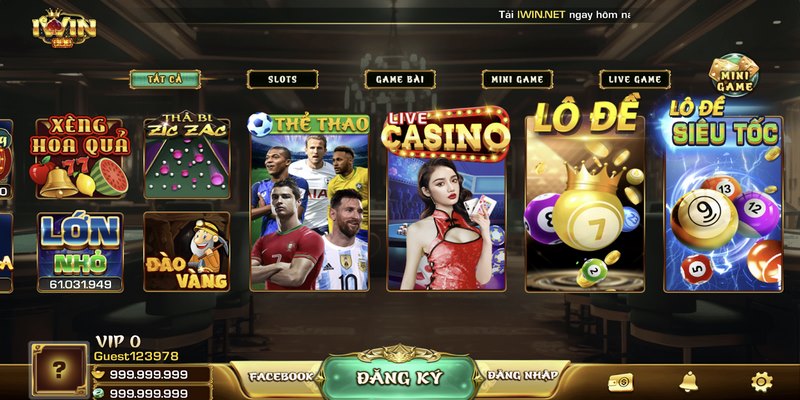
Task: Launch the Thả Bi Zic Zắc game
Action: pos(187,158)
